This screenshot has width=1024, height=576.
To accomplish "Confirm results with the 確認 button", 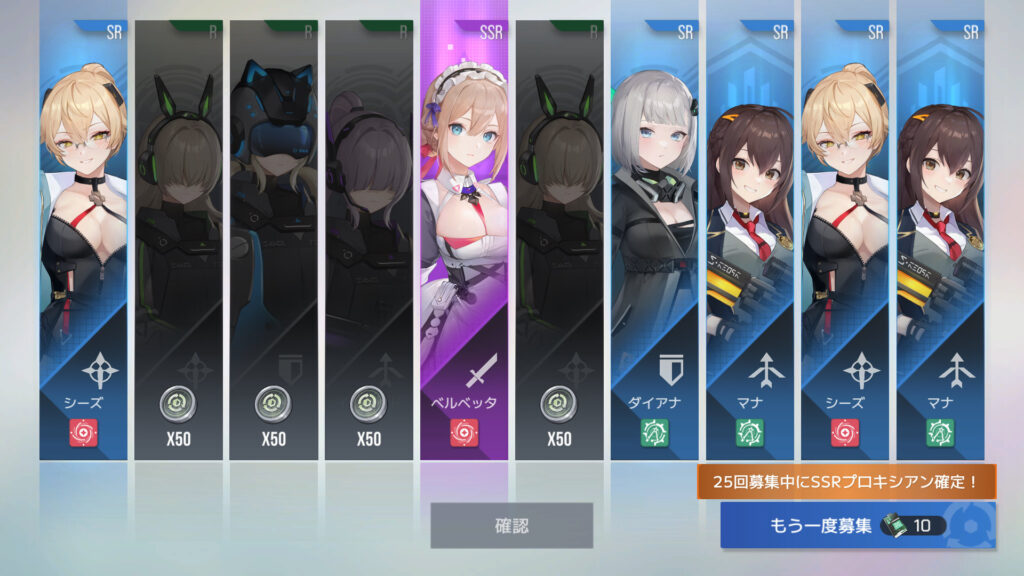I will (511, 525).
